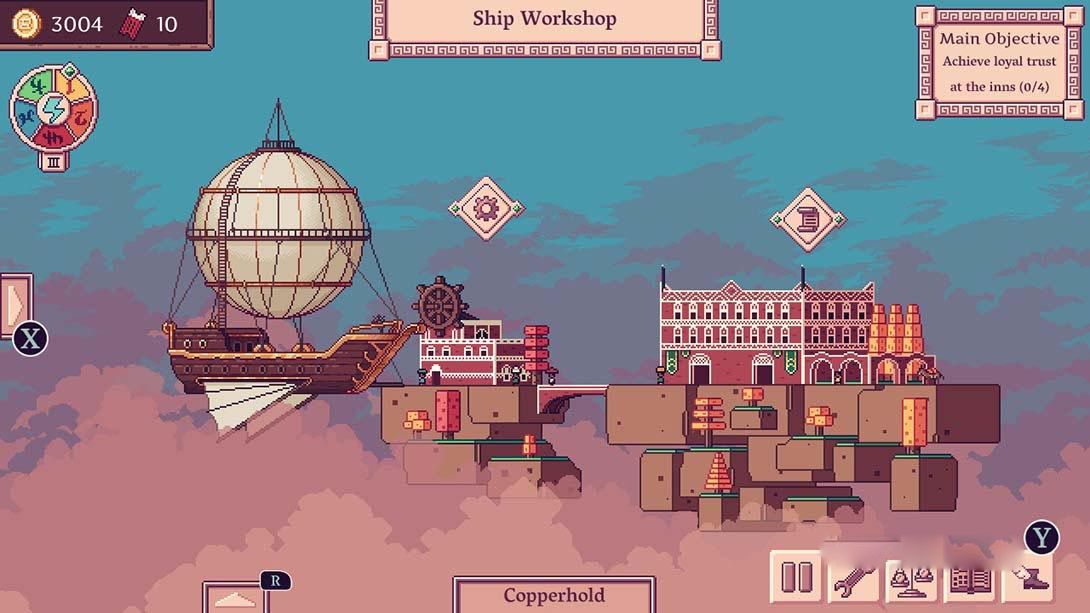
Task: Open the Main Objective tracker
Action: [999, 62]
